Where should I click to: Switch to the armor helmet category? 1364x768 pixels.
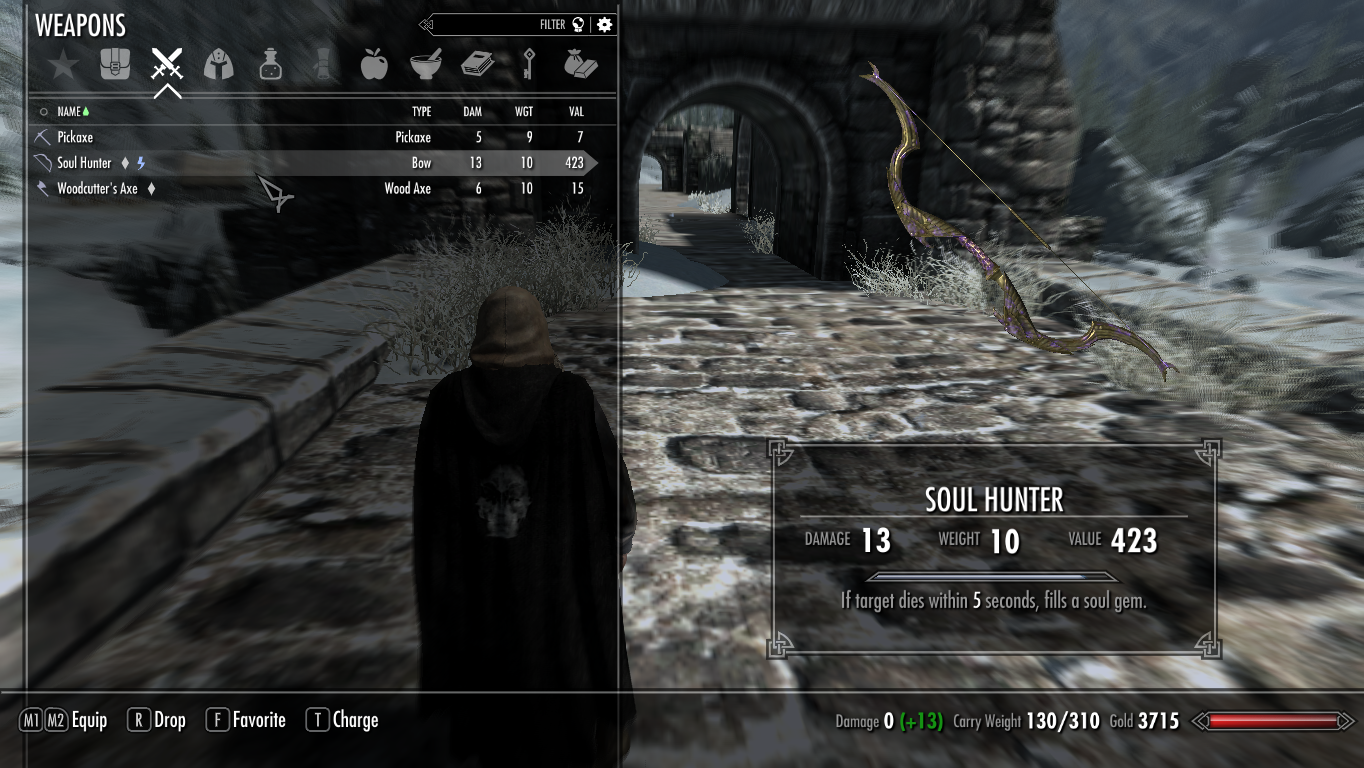[218, 66]
